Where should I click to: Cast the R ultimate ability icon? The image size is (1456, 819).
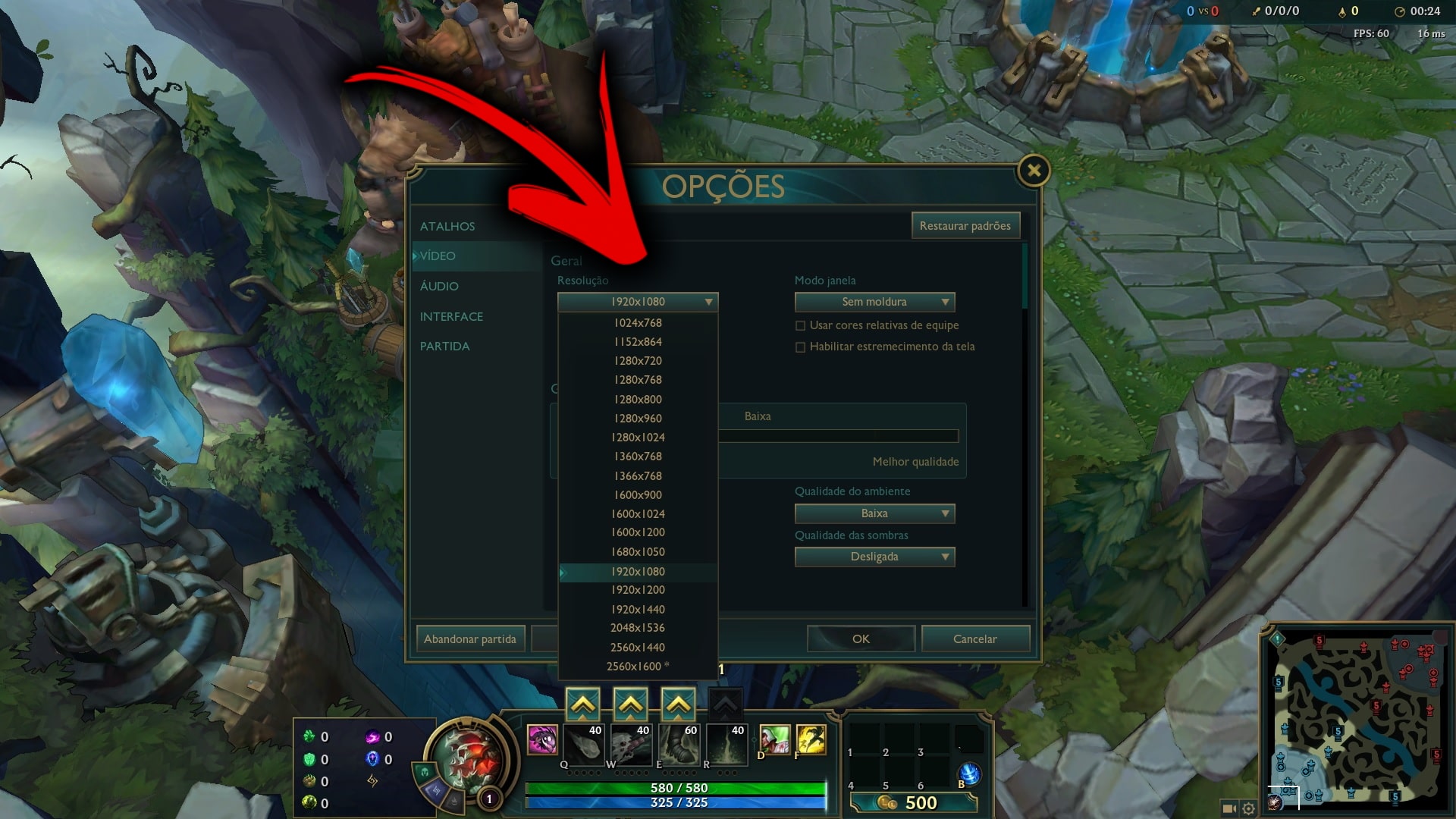click(726, 745)
